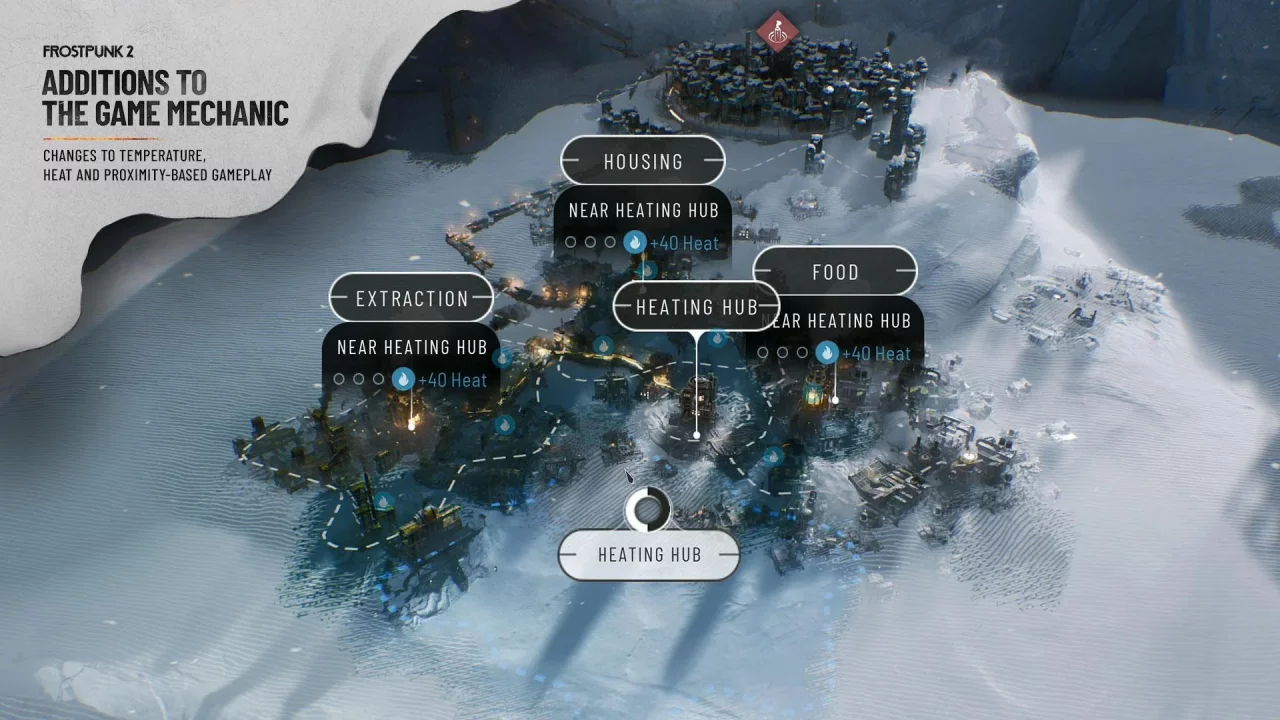Select the bottom Heating Hub label
The height and width of the screenshot is (720, 1280).
[649, 553]
